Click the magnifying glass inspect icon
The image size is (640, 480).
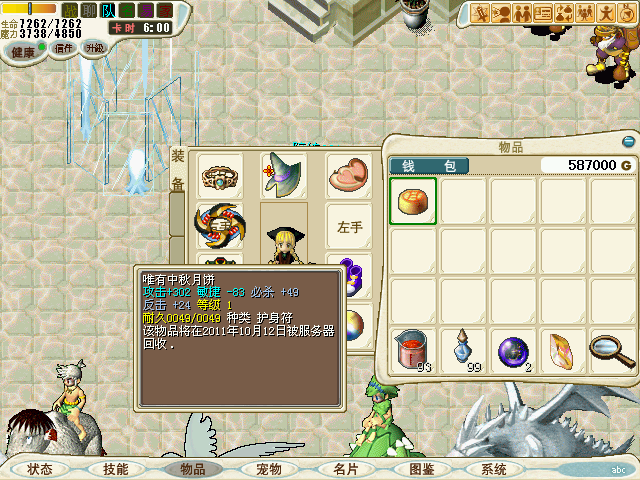pos(612,349)
